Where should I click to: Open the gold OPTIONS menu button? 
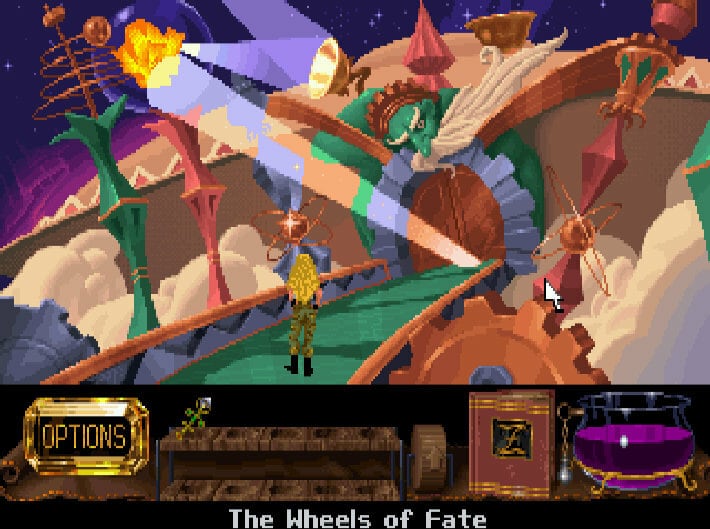pos(83,436)
